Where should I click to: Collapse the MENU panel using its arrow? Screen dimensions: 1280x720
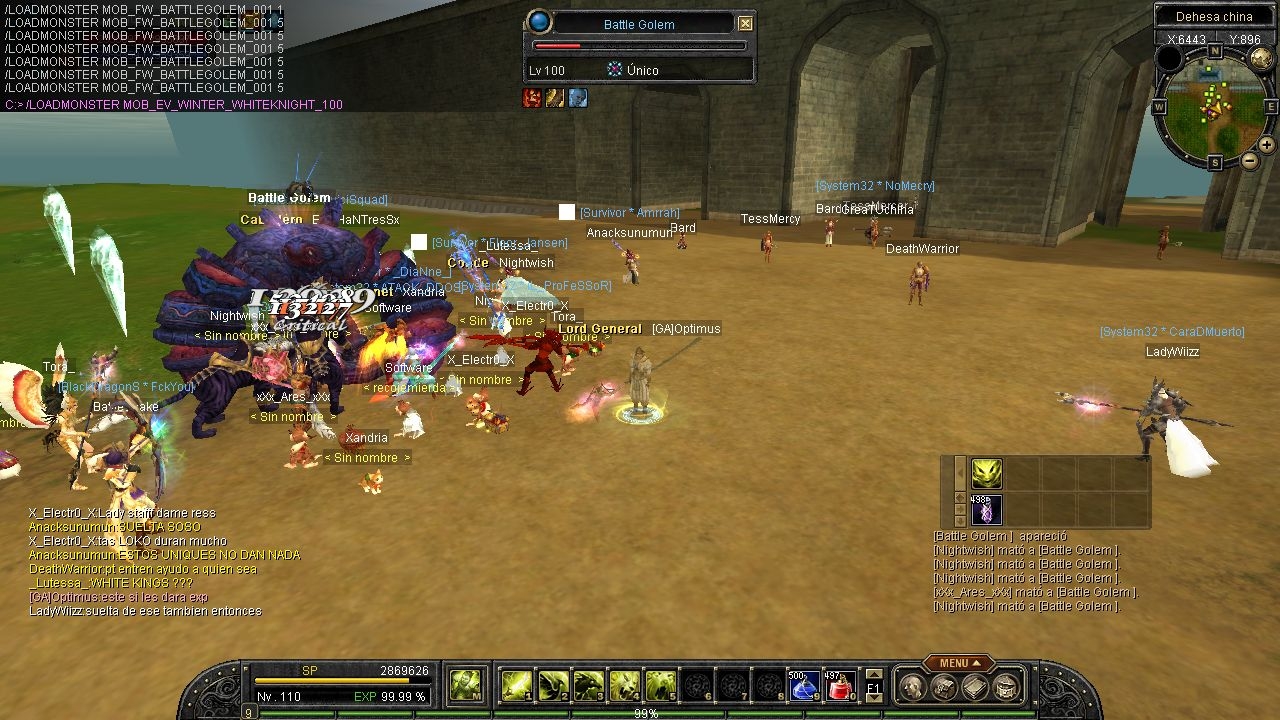977,662
